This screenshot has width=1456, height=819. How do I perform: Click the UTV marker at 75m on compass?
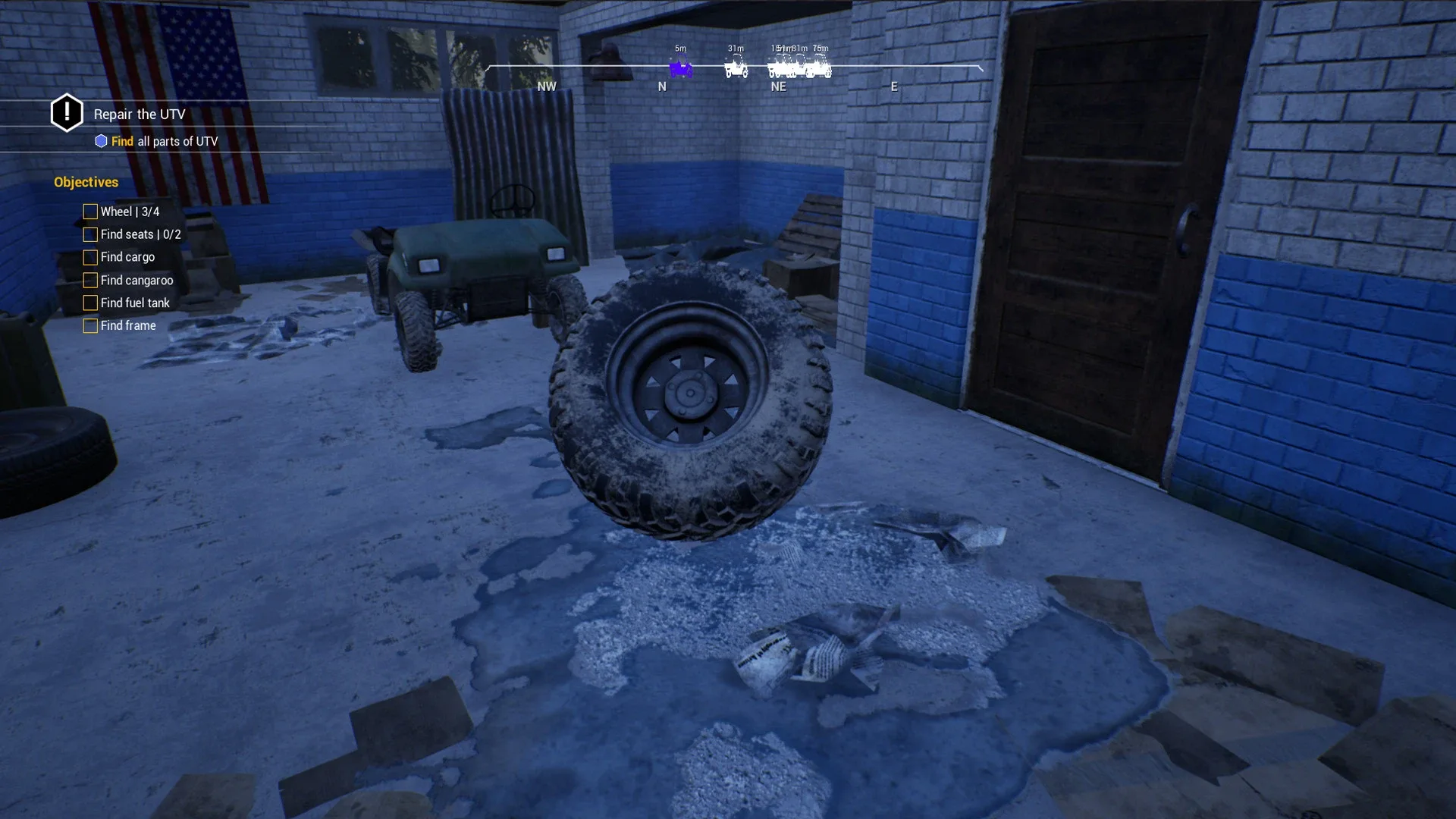coord(819,68)
